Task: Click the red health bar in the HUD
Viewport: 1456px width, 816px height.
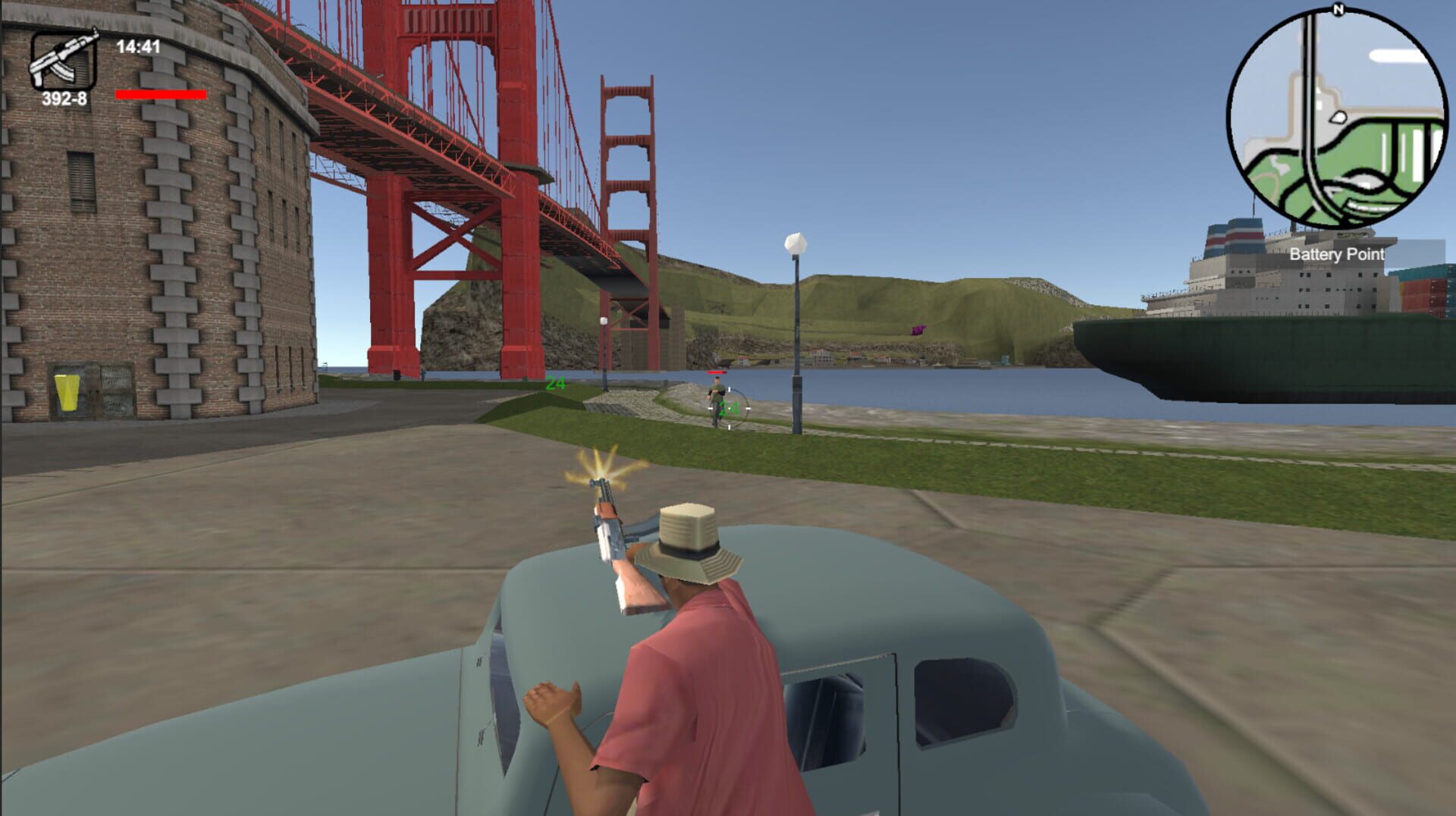Action: 161,95
